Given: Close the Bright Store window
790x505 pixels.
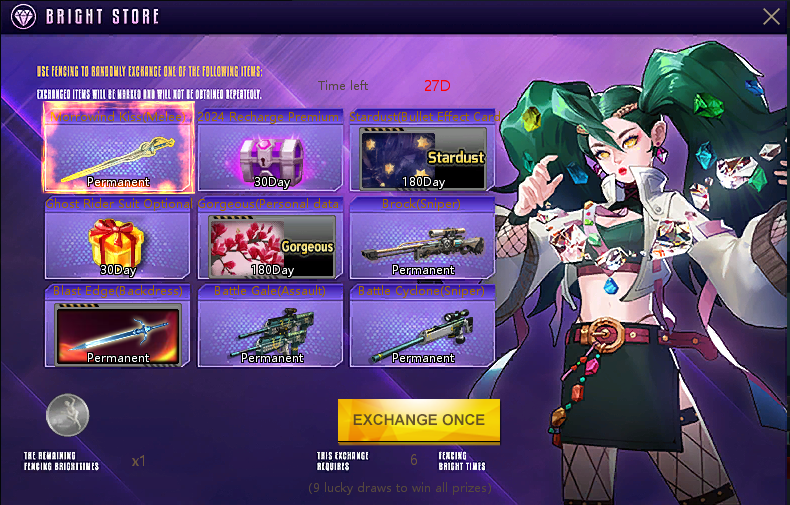Looking at the screenshot, I should (x=771, y=16).
